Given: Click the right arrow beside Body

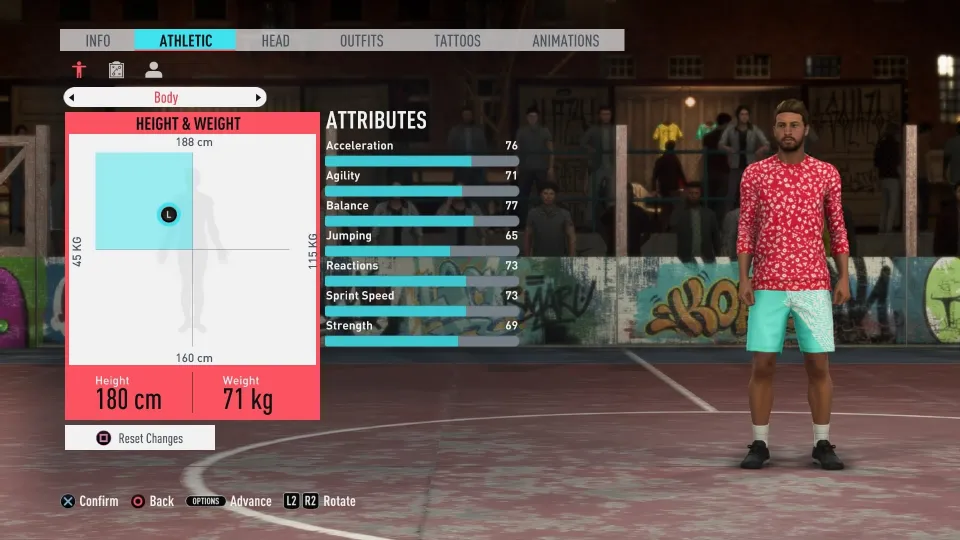Looking at the screenshot, I should [259, 98].
